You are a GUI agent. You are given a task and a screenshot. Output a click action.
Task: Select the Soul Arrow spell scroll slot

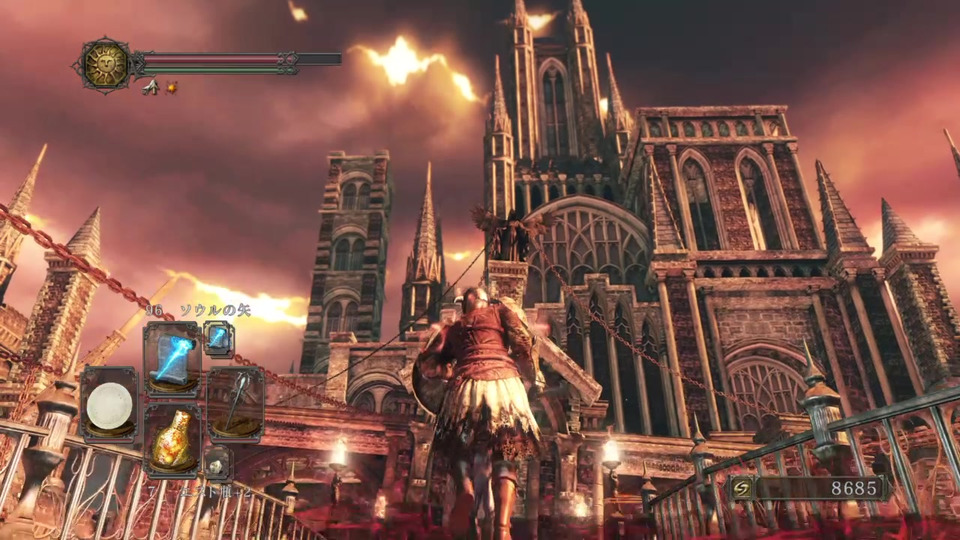pyautogui.click(x=172, y=358)
